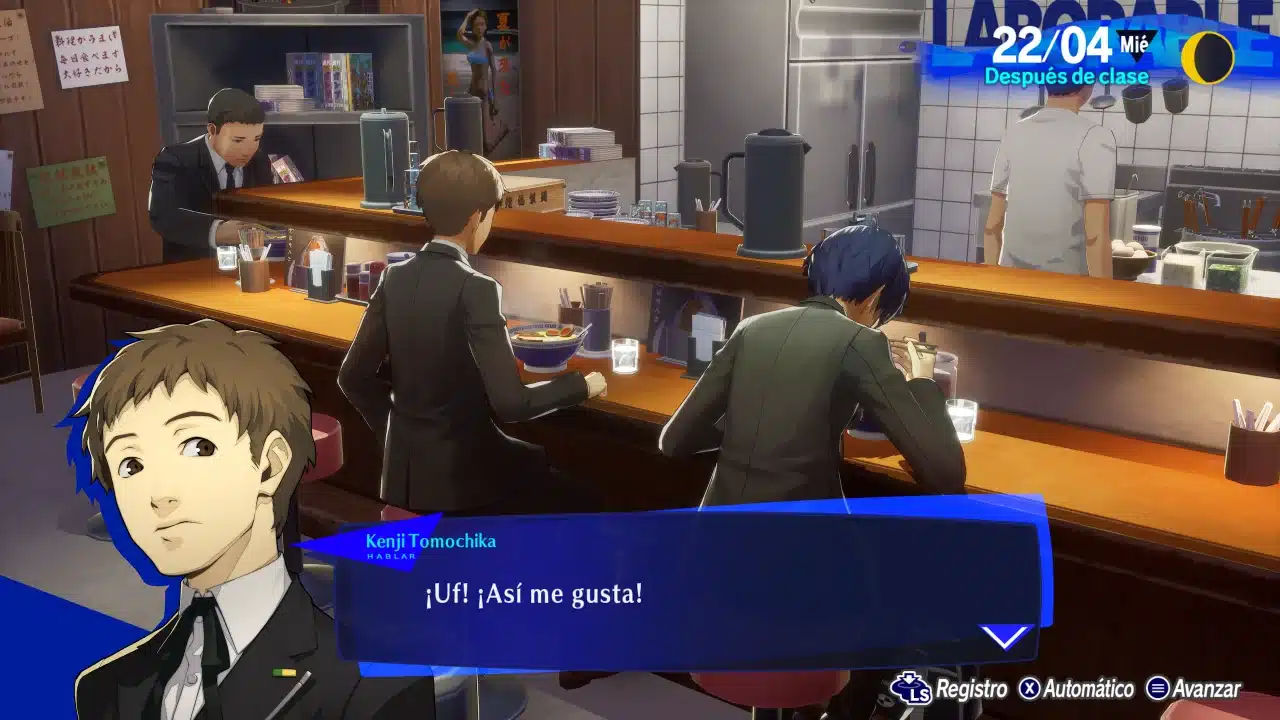Click the blue pointer on Kenji's name plate
This screenshot has height=720, width=1280.
click(322, 546)
